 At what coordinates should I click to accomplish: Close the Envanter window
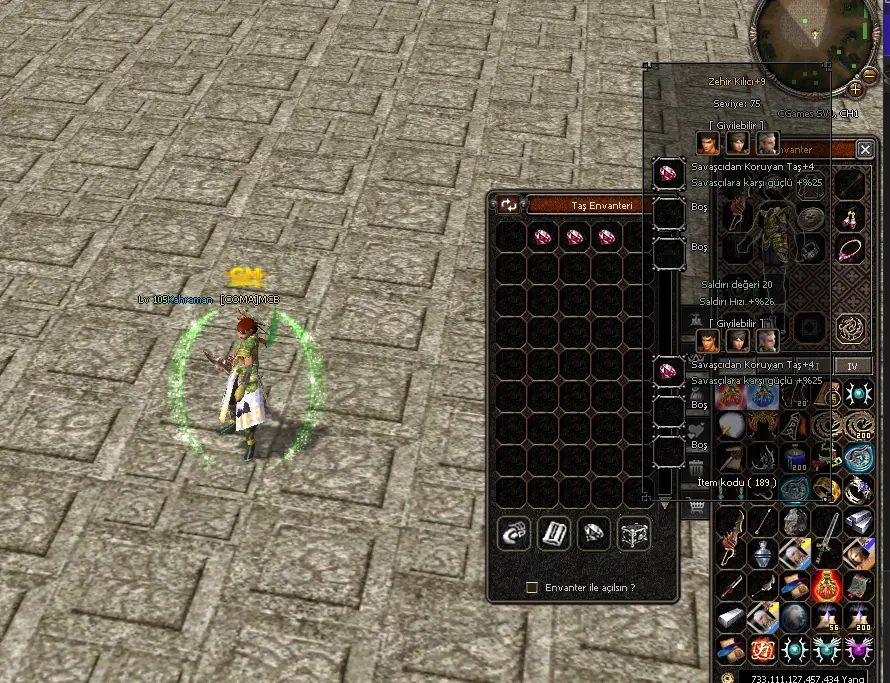click(x=865, y=149)
